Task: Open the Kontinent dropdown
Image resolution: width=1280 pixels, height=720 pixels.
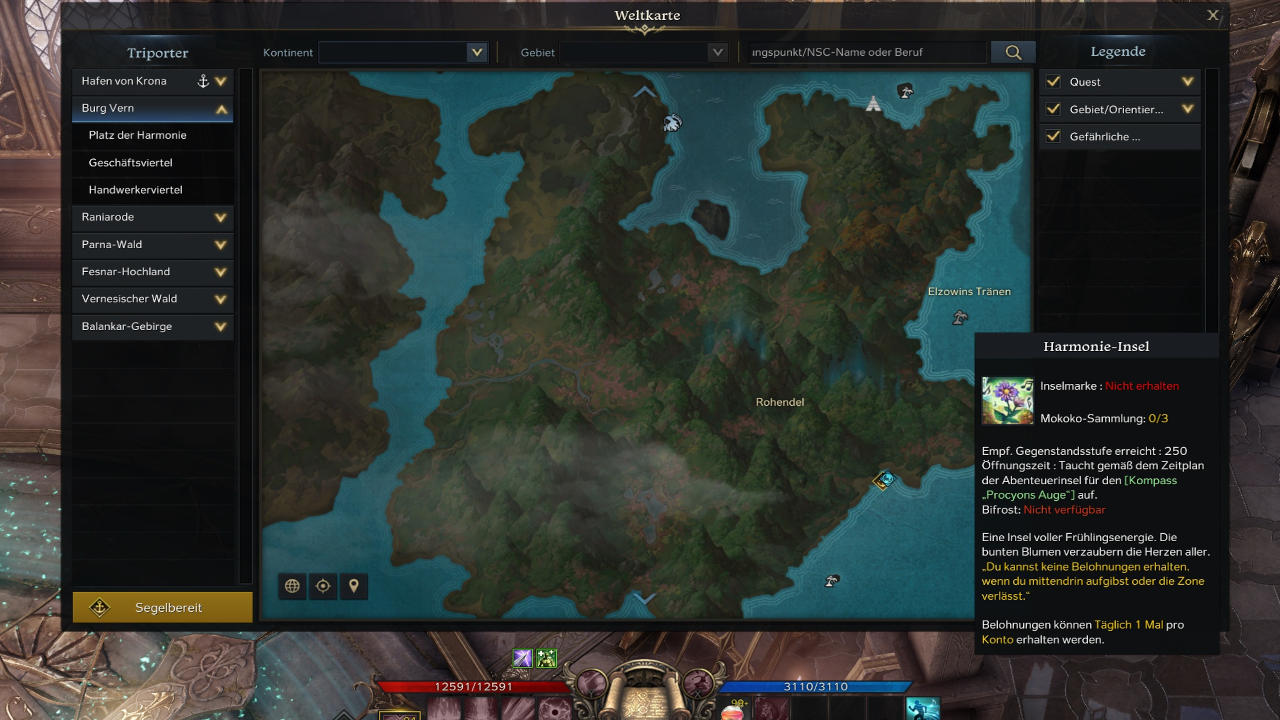Action: coord(476,52)
